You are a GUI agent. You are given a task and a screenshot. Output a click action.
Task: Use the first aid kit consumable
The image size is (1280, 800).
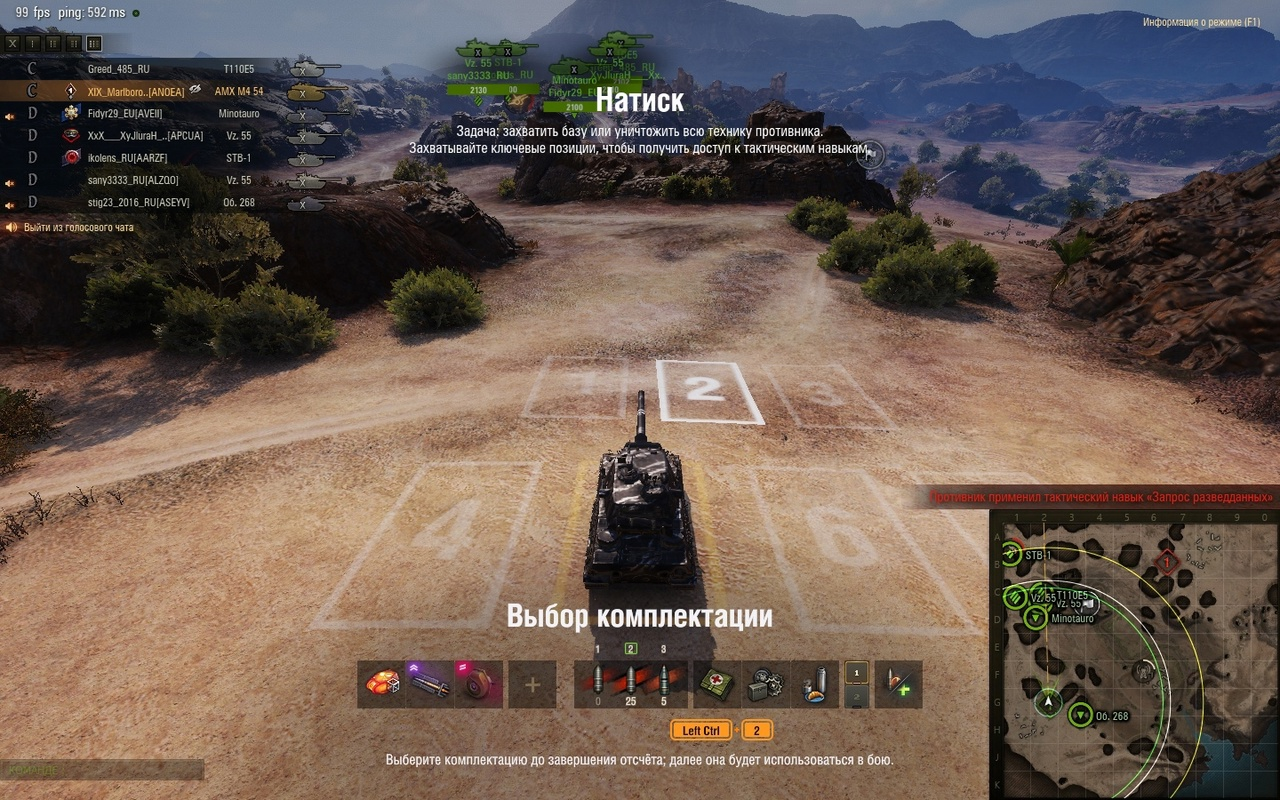pyautogui.click(x=716, y=684)
